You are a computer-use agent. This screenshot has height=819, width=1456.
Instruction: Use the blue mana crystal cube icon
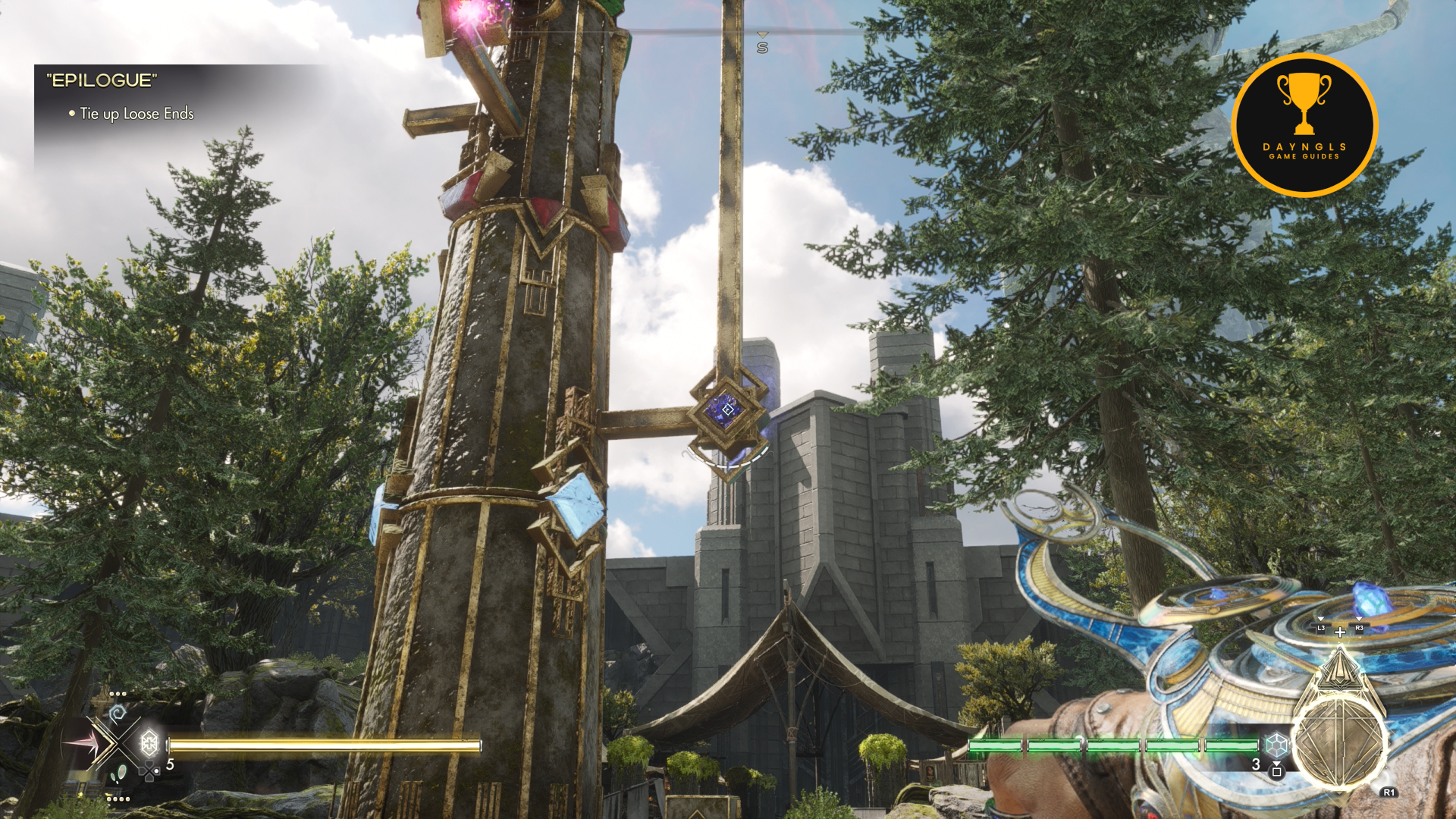(1277, 745)
